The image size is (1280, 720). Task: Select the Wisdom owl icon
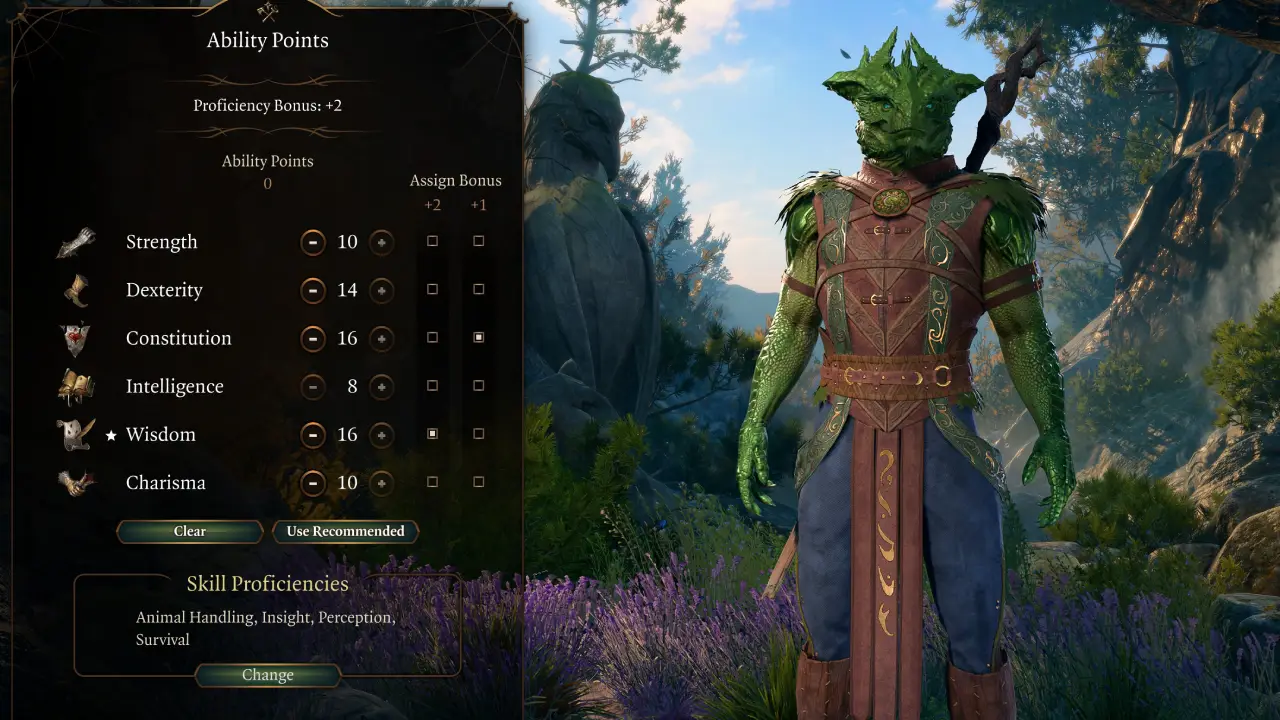(x=77, y=434)
